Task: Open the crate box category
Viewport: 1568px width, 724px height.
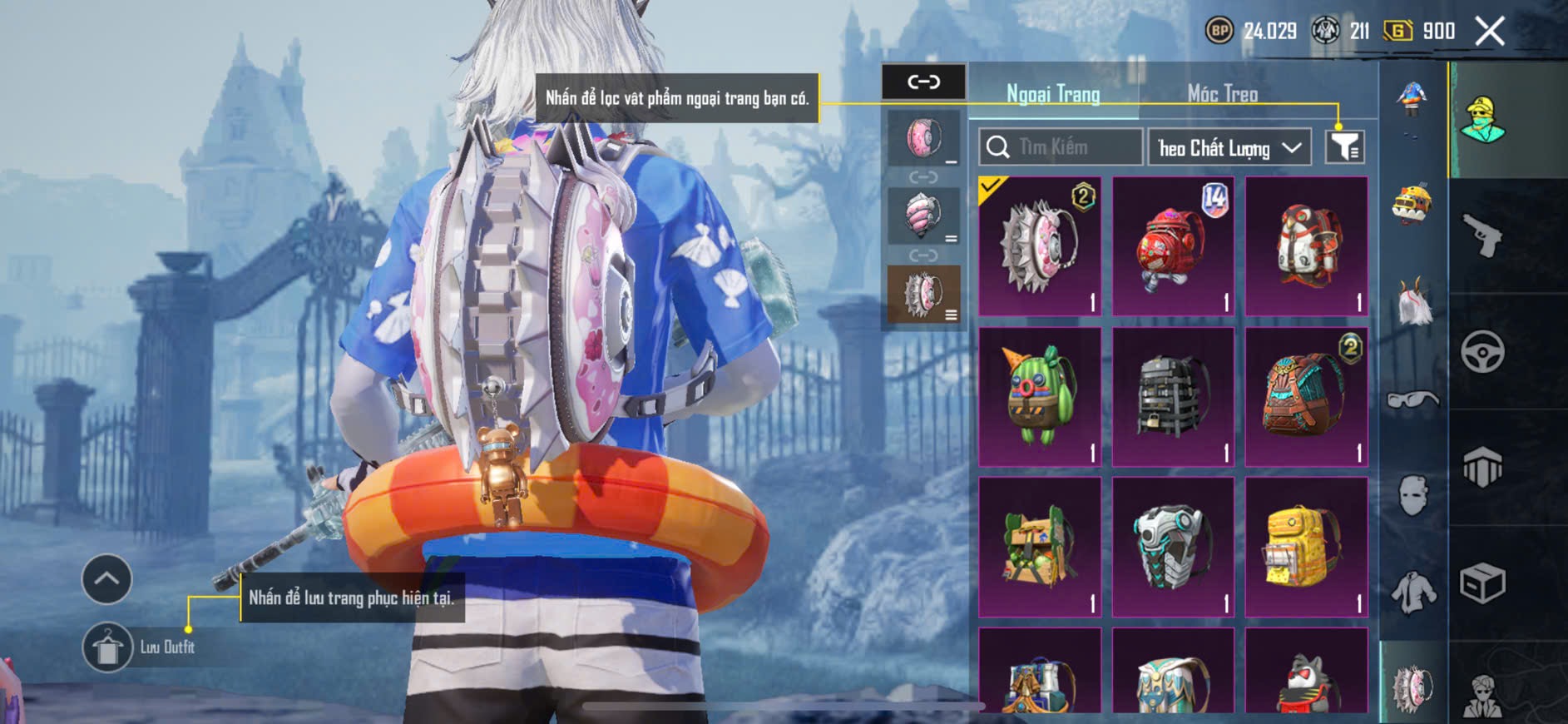Action: point(1483,583)
